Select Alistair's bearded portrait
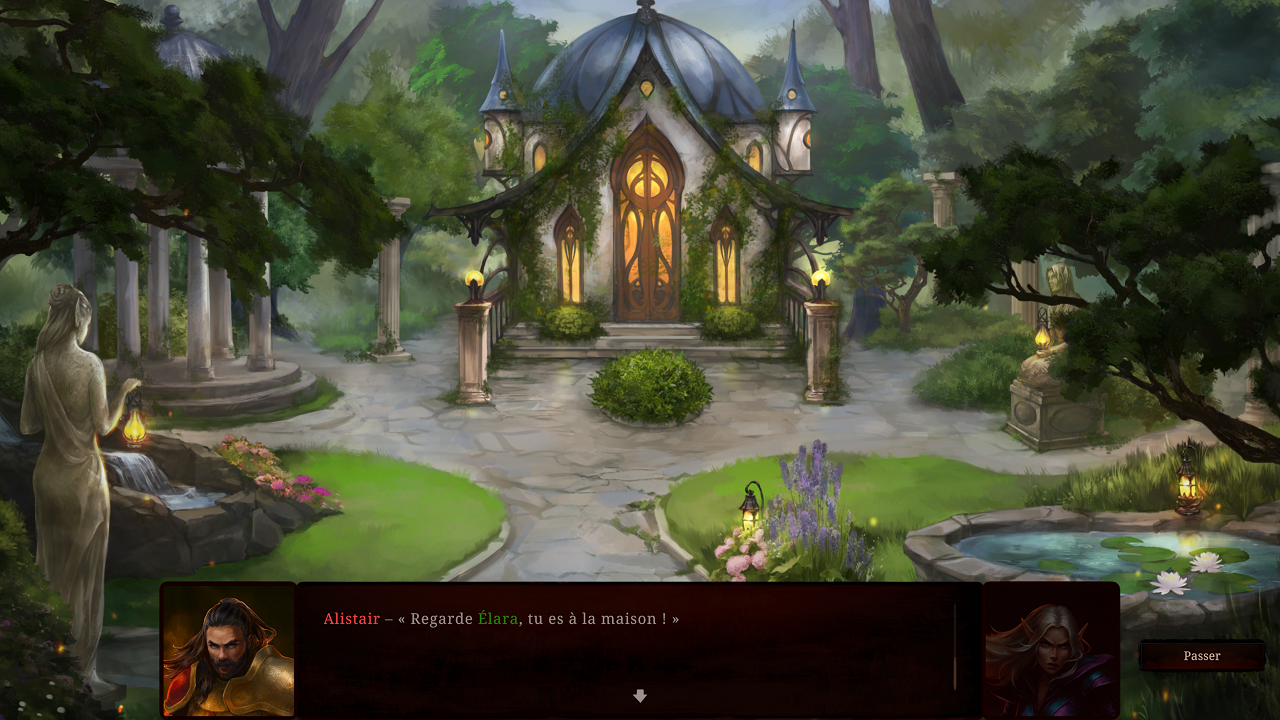Image resolution: width=1280 pixels, height=720 pixels. click(x=229, y=650)
